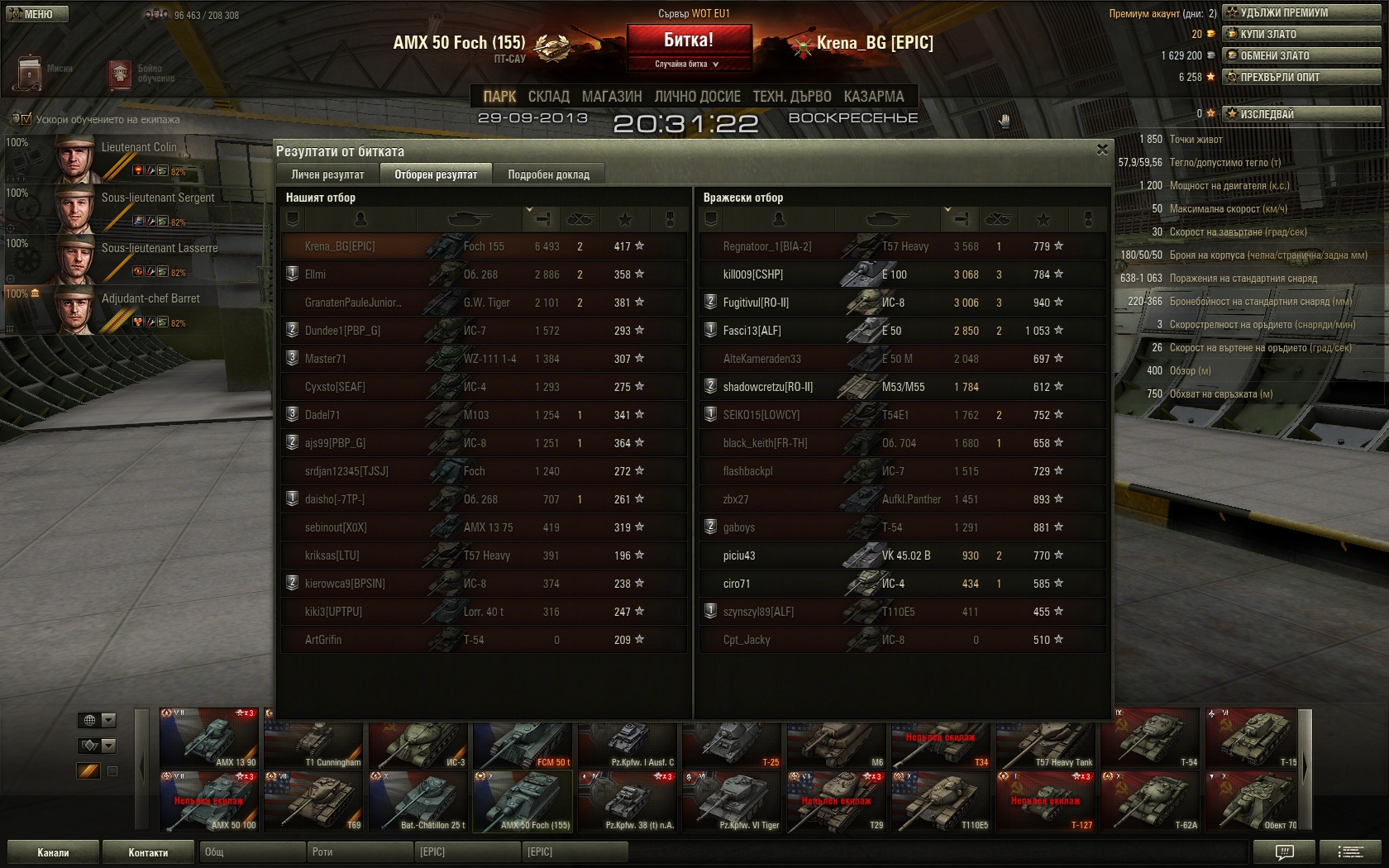Click the УДЪЛЖИ ПРЕМИУМ button
Image resolution: width=1389 pixels, height=868 pixels.
[x=1301, y=12]
